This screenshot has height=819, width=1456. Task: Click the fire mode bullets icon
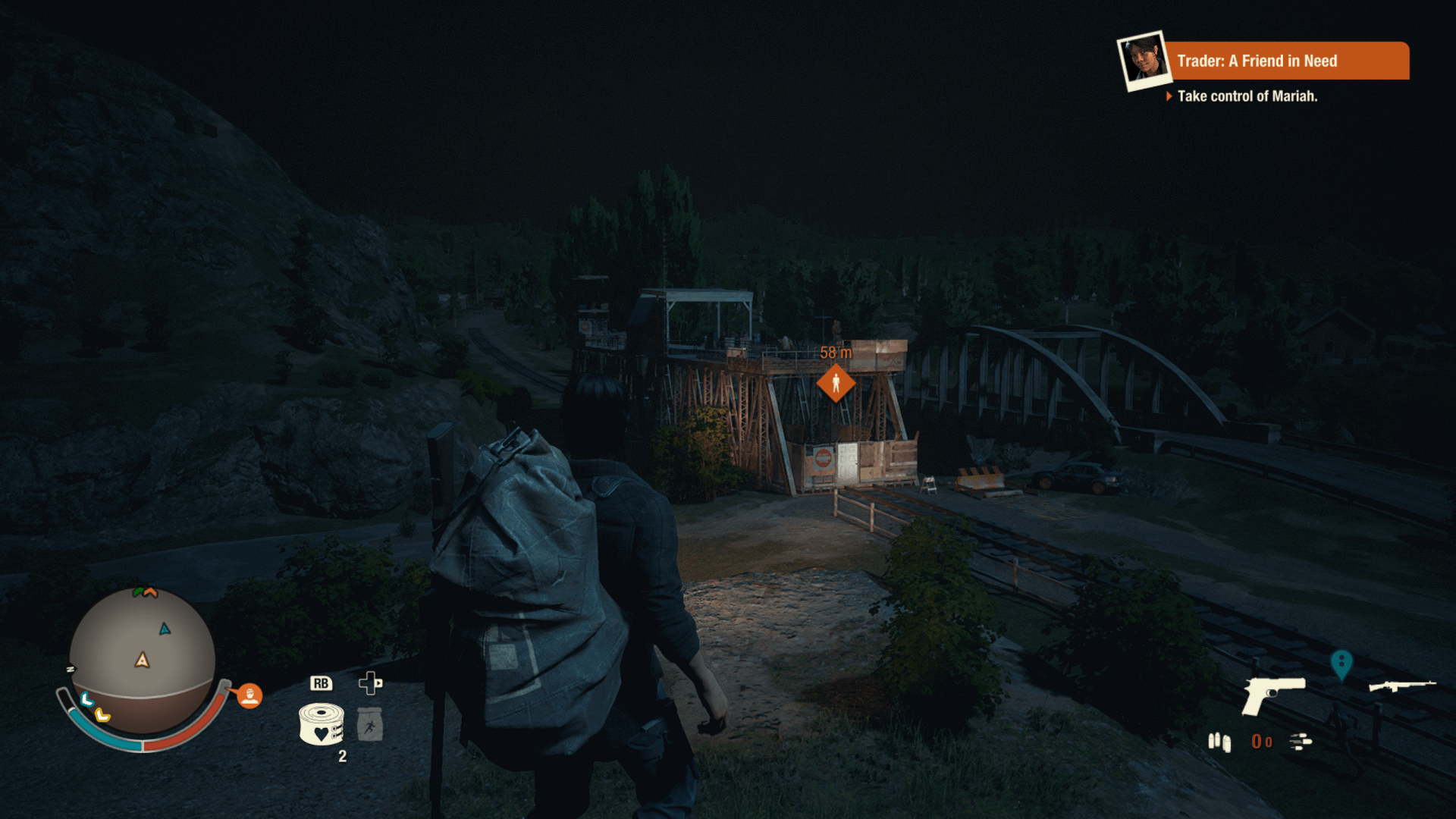[1301, 742]
